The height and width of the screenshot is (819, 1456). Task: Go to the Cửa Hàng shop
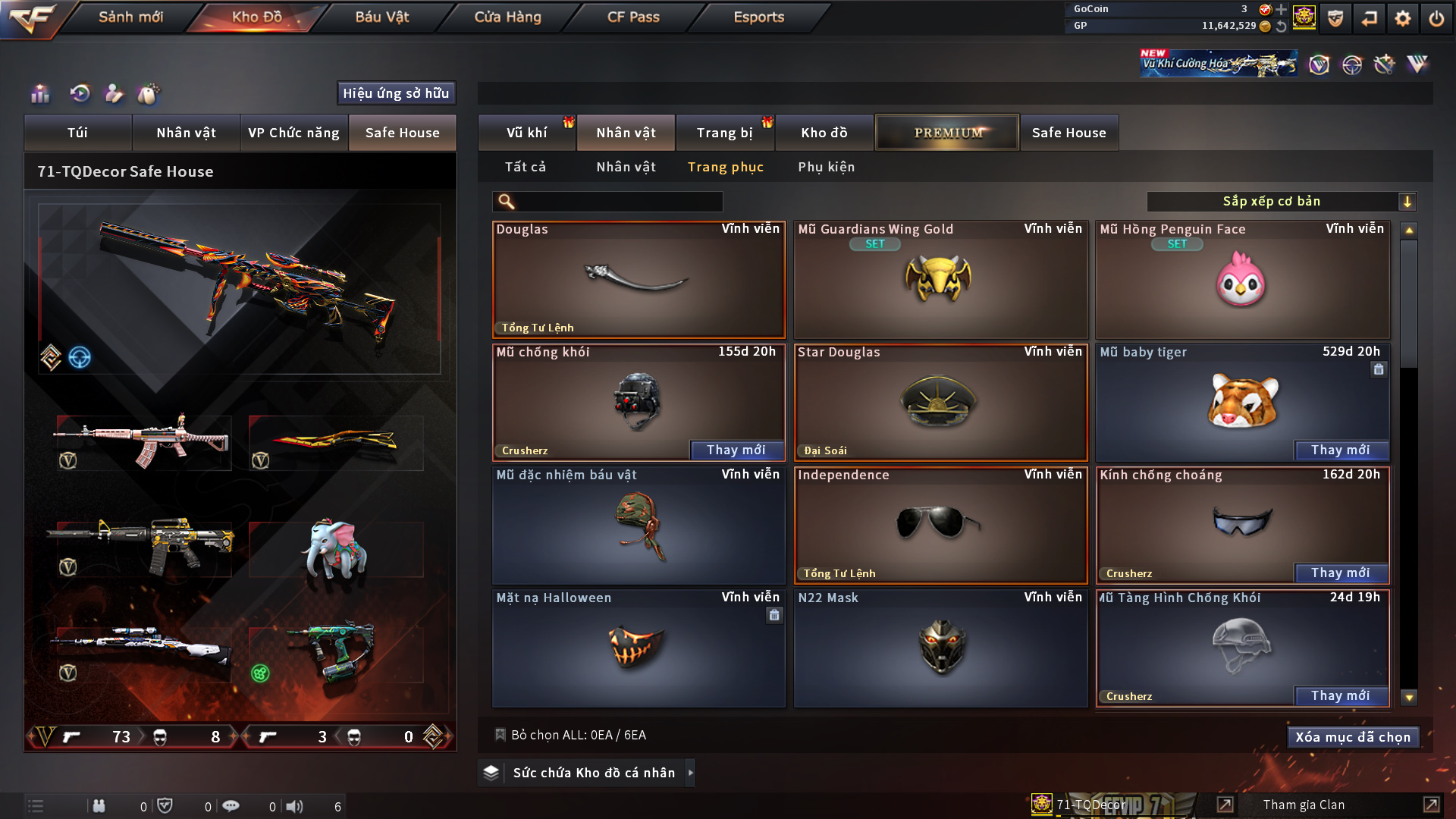(x=507, y=17)
